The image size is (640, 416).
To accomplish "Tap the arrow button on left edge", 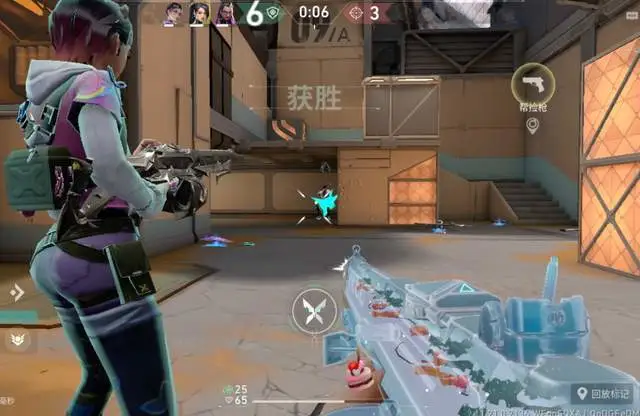I will tap(16, 292).
